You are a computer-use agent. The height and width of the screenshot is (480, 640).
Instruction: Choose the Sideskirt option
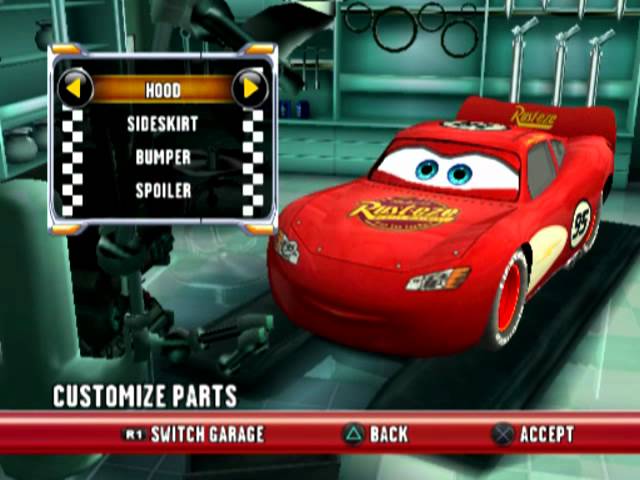162,124
